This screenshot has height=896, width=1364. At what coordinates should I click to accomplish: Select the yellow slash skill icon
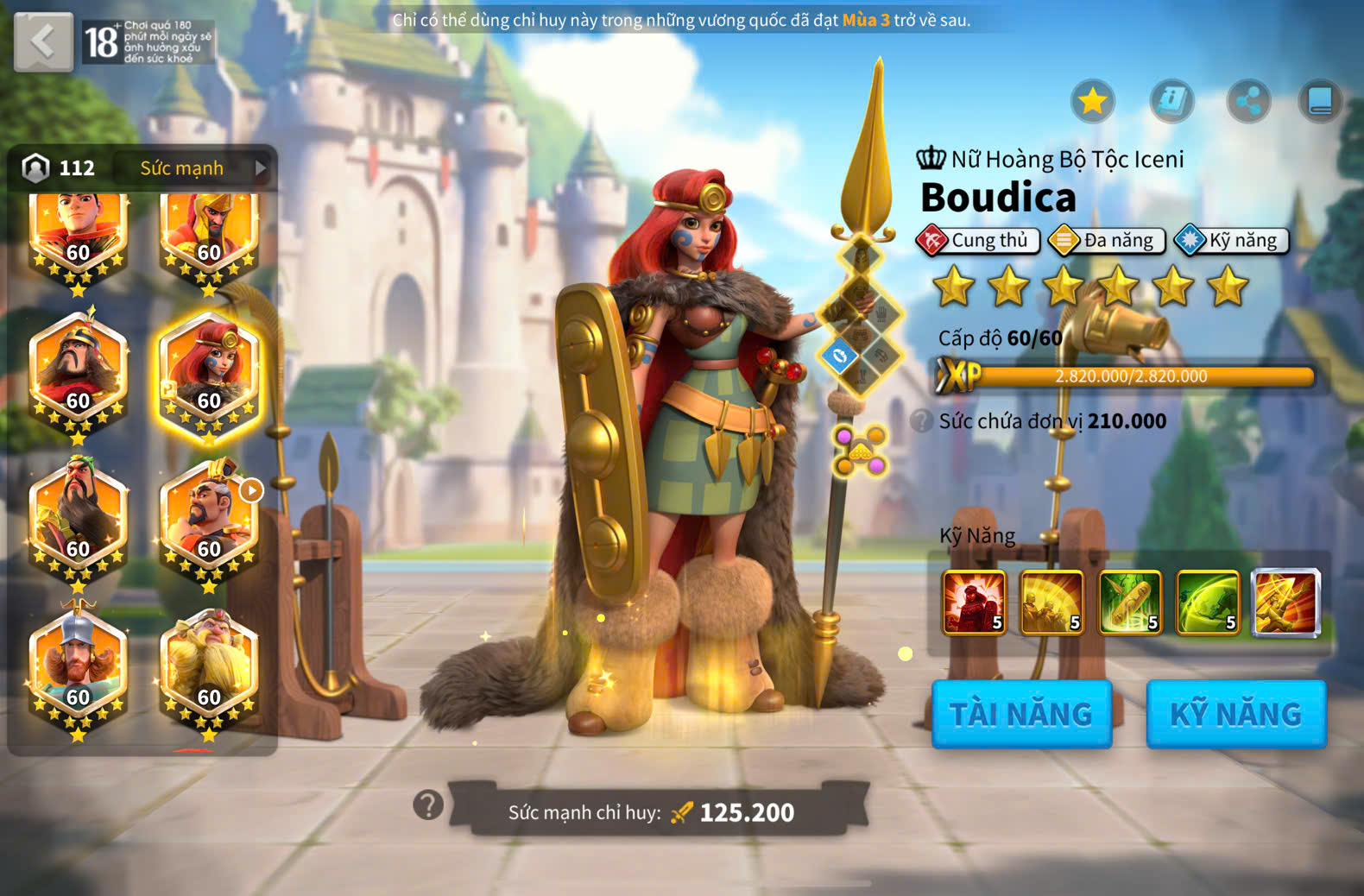(x=1051, y=603)
